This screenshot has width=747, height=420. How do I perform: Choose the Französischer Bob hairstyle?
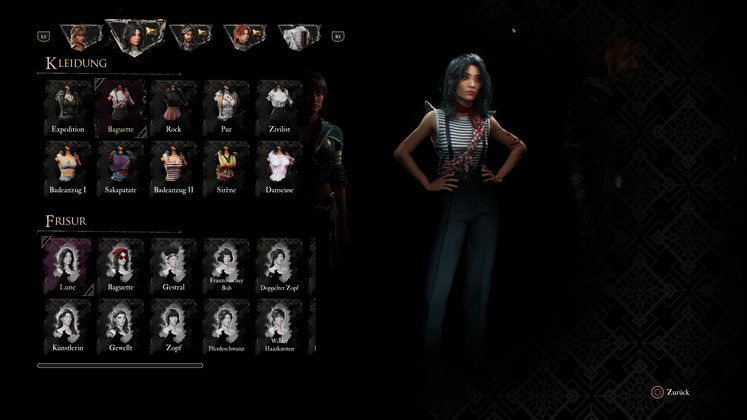[x=226, y=265]
